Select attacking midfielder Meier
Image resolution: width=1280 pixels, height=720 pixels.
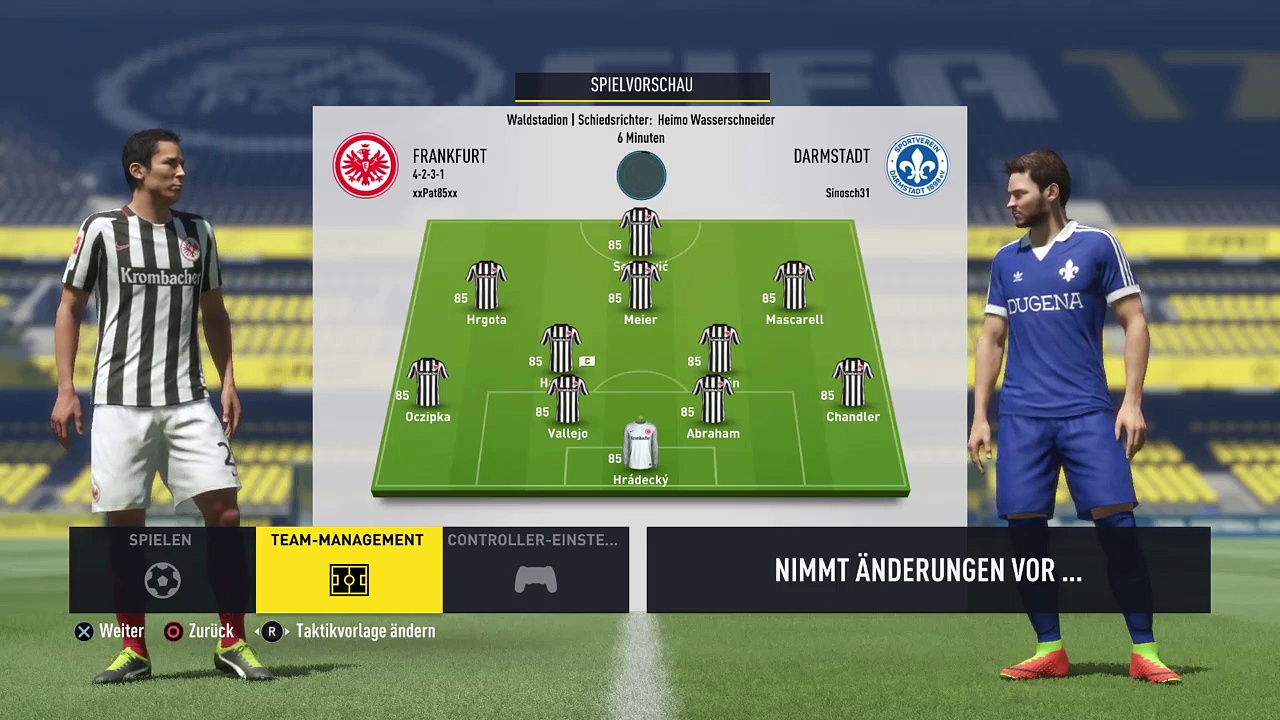tap(640, 287)
